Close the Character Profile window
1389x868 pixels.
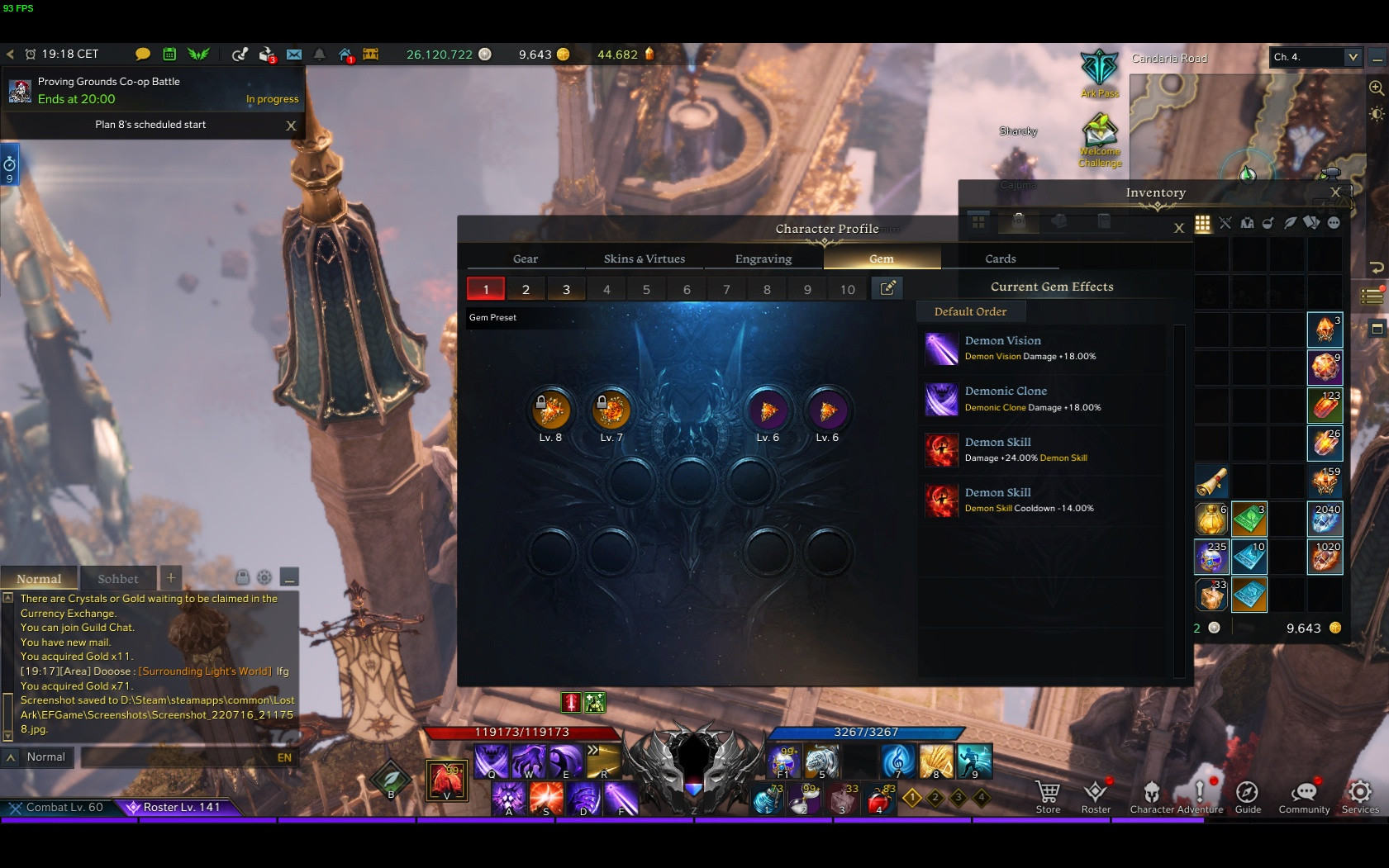pyautogui.click(x=1179, y=228)
